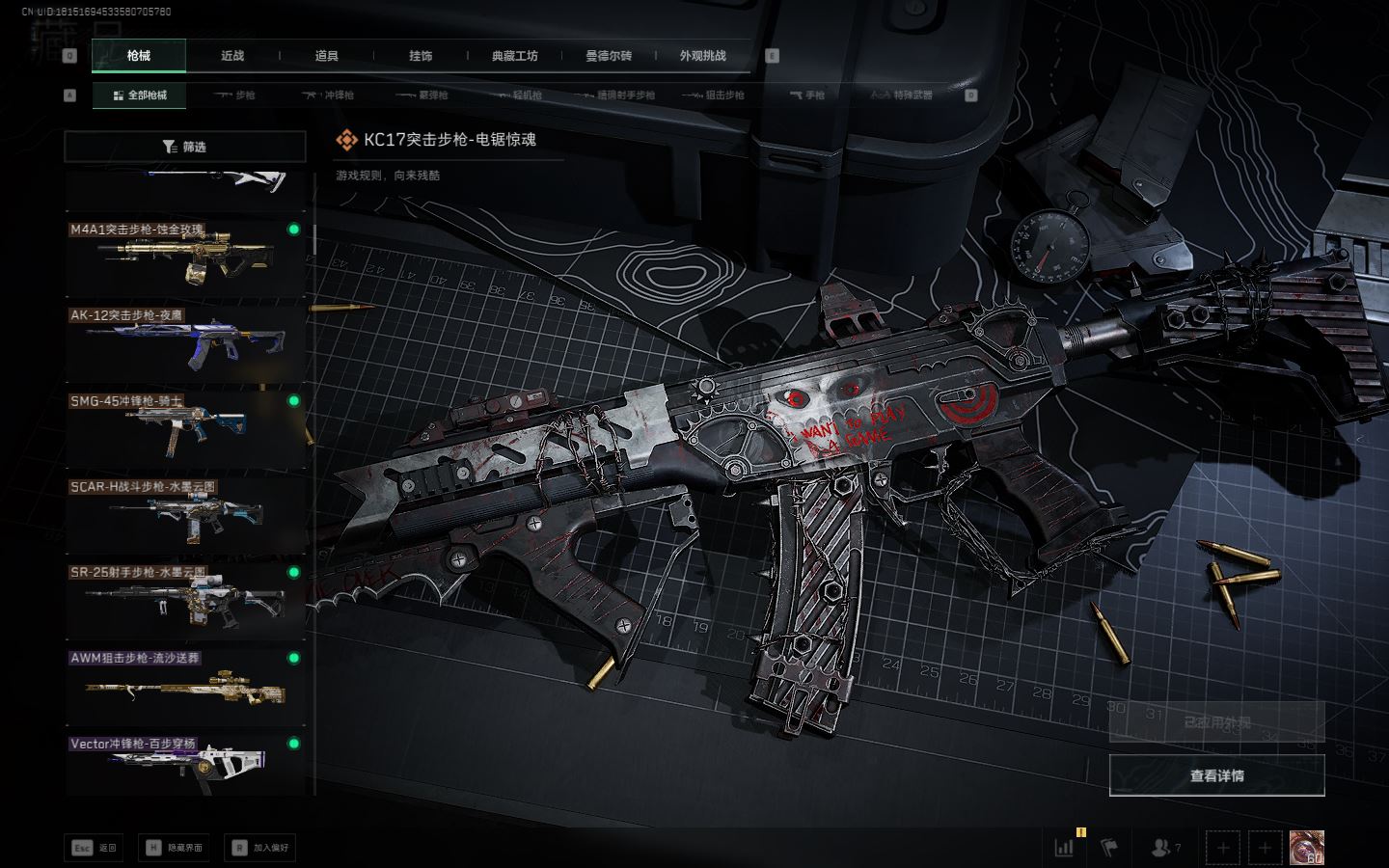This screenshot has width=1389, height=868.
Task: Choose the AWM狙击步枪-流沙送葬 skin
Action: coord(184,686)
